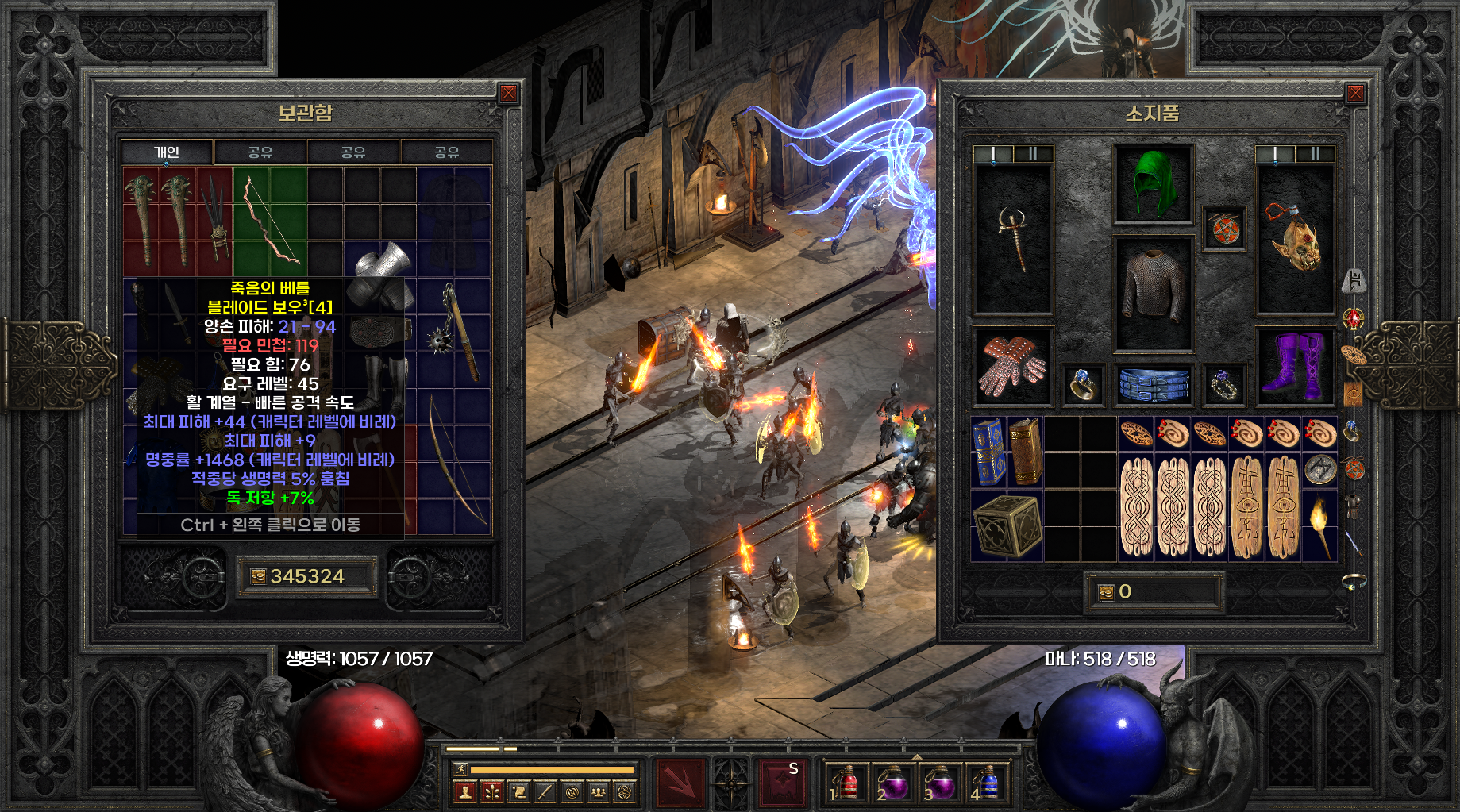Screen dimensions: 1460x812
Task: Close the inventory panel
Action: 1355,94
